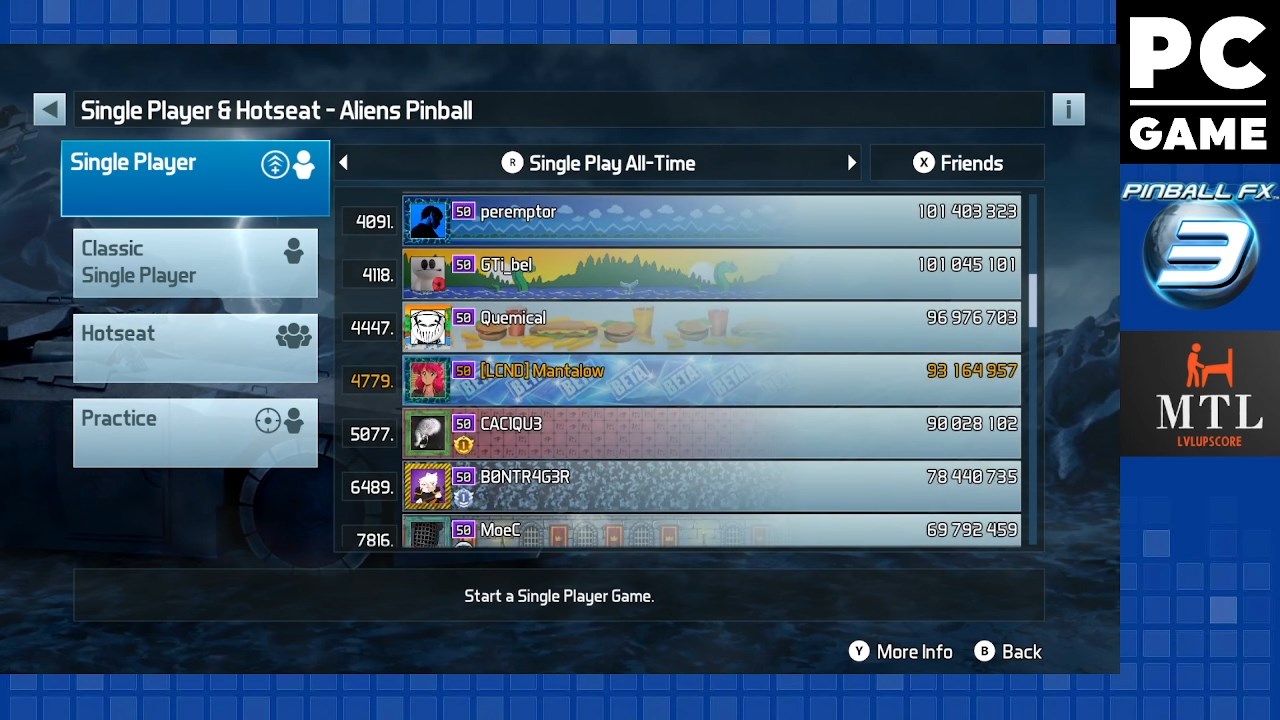Open the info button in the header
This screenshot has height=720, width=1280.
click(1068, 110)
